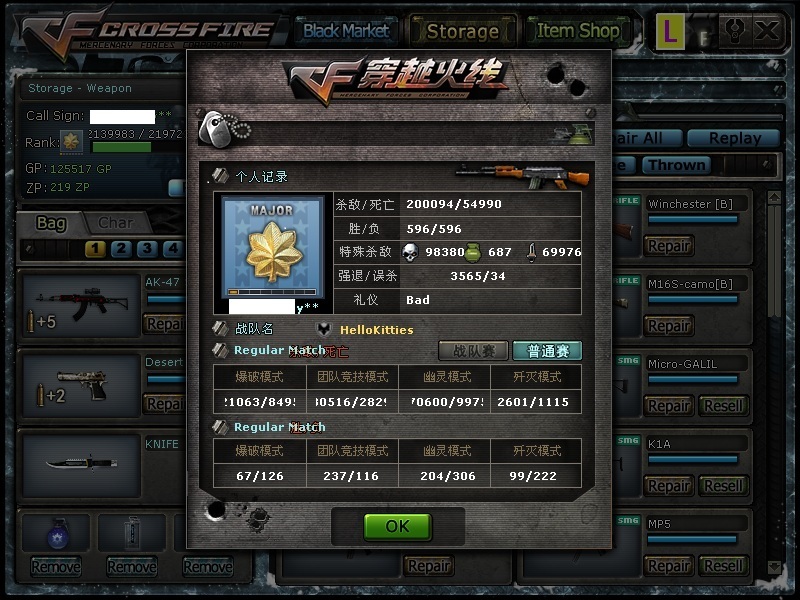
Task: Select bag slot number 2
Action: (x=121, y=249)
